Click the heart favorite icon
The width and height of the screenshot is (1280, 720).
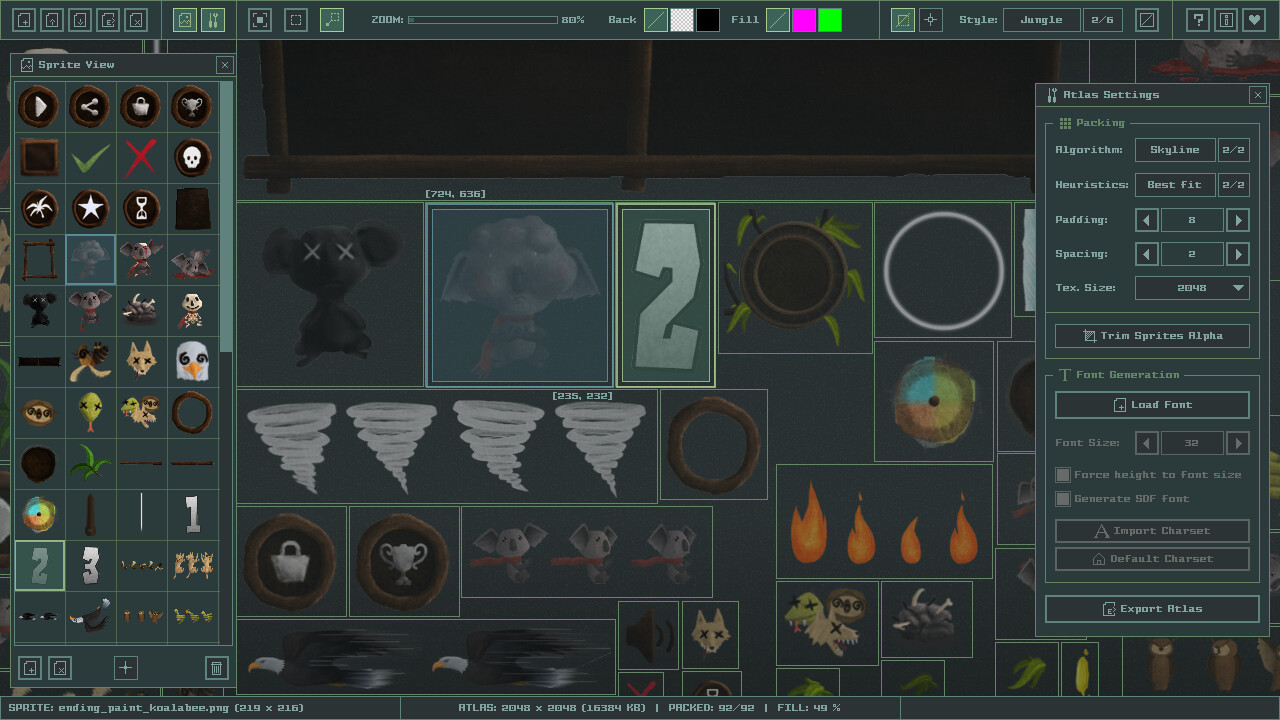tap(1253, 19)
